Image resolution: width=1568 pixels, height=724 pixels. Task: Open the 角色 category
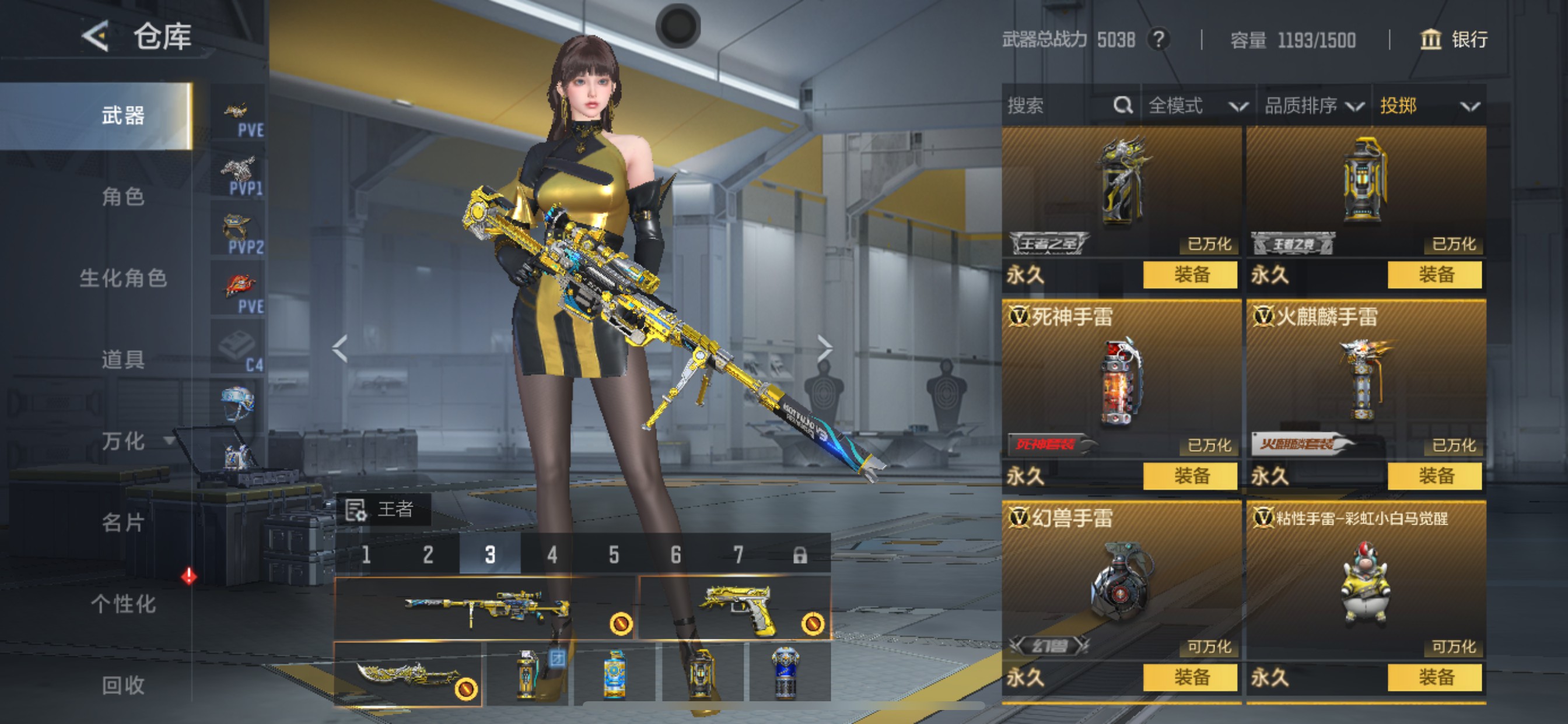pyautogui.click(x=123, y=197)
